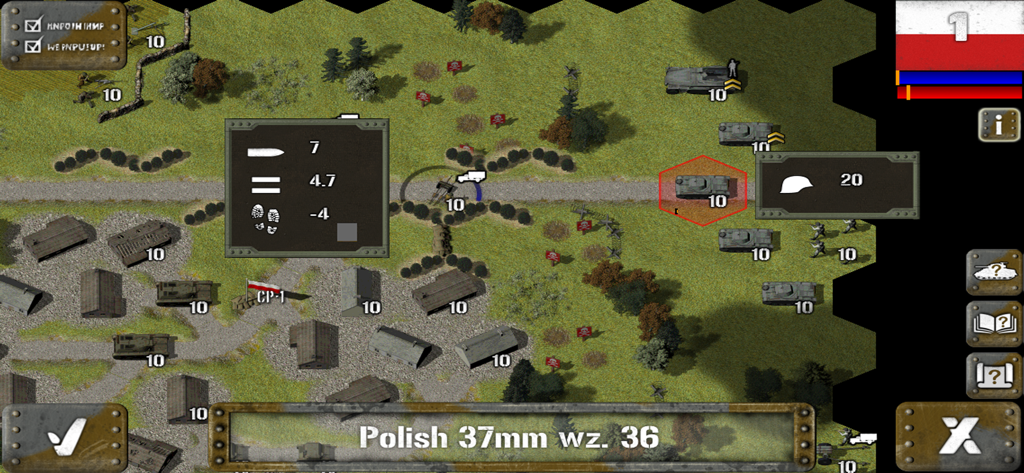The width and height of the screenshot is (1024, 473).
Task: Click the small grey square in stats panel
Action: coord(347,232)
